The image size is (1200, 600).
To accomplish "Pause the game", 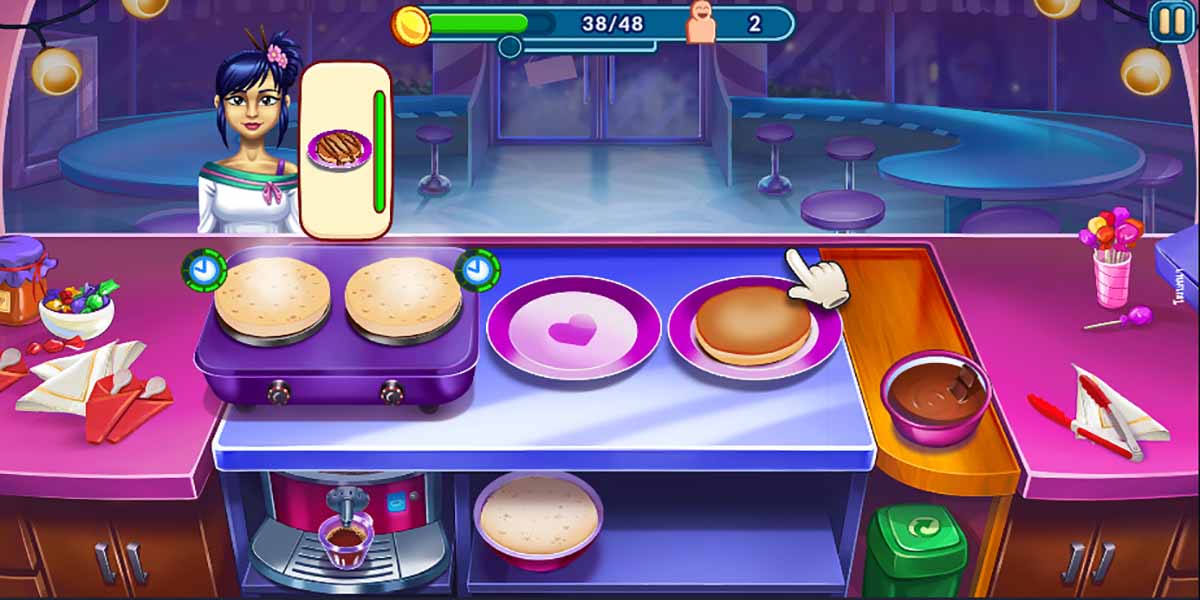I will coord(1171,21).
